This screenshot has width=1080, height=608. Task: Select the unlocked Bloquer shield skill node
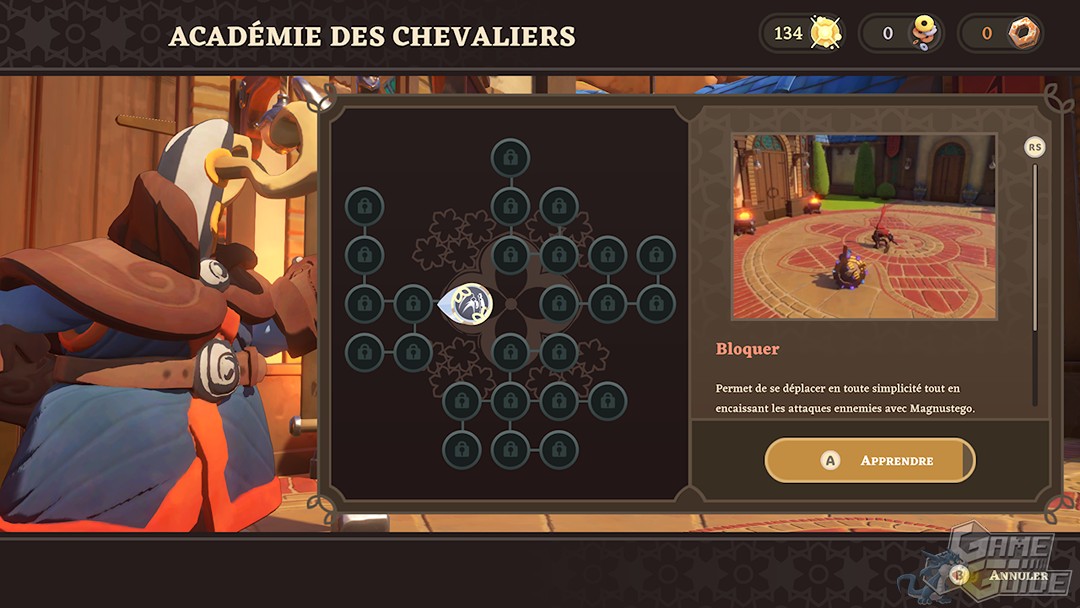tap(465, 303)
